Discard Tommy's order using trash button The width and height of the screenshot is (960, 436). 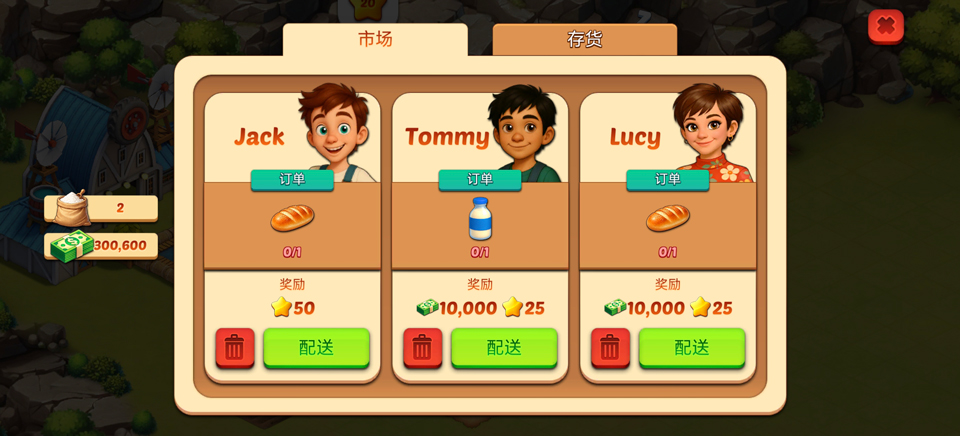(x=423, y=348)
